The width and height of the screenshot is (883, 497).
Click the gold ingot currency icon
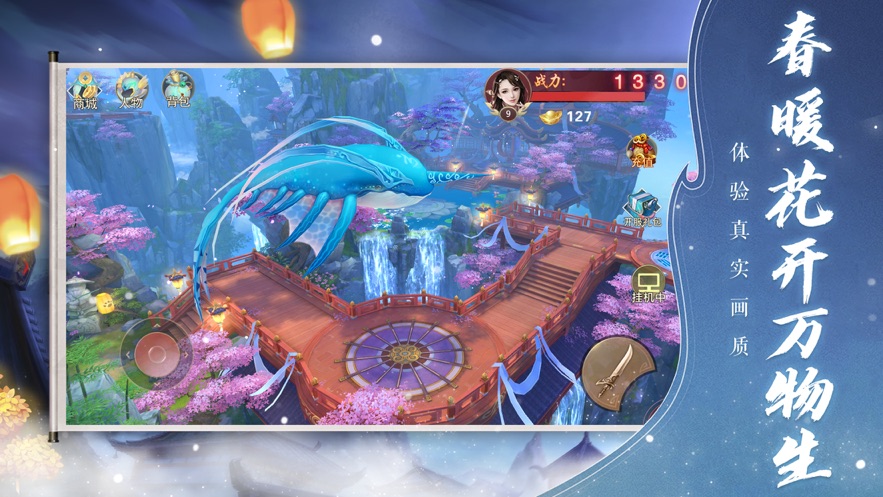click(549, 117)
